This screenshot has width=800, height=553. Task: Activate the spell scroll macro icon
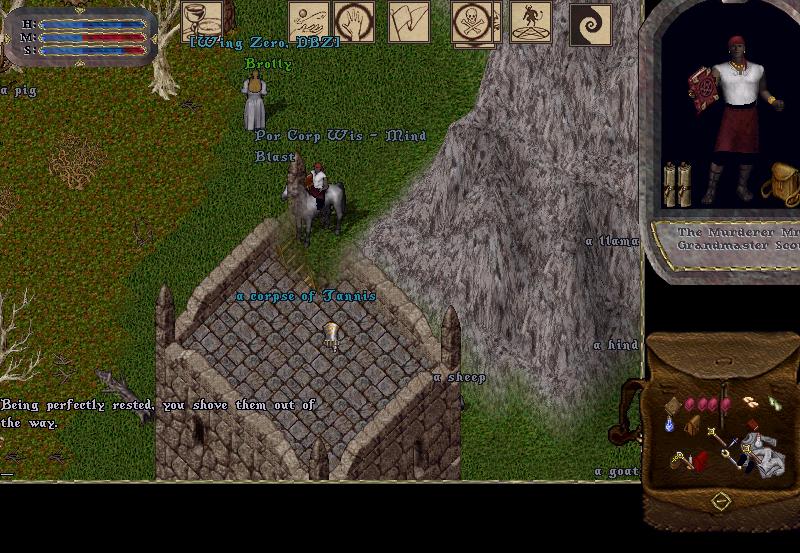309,21
